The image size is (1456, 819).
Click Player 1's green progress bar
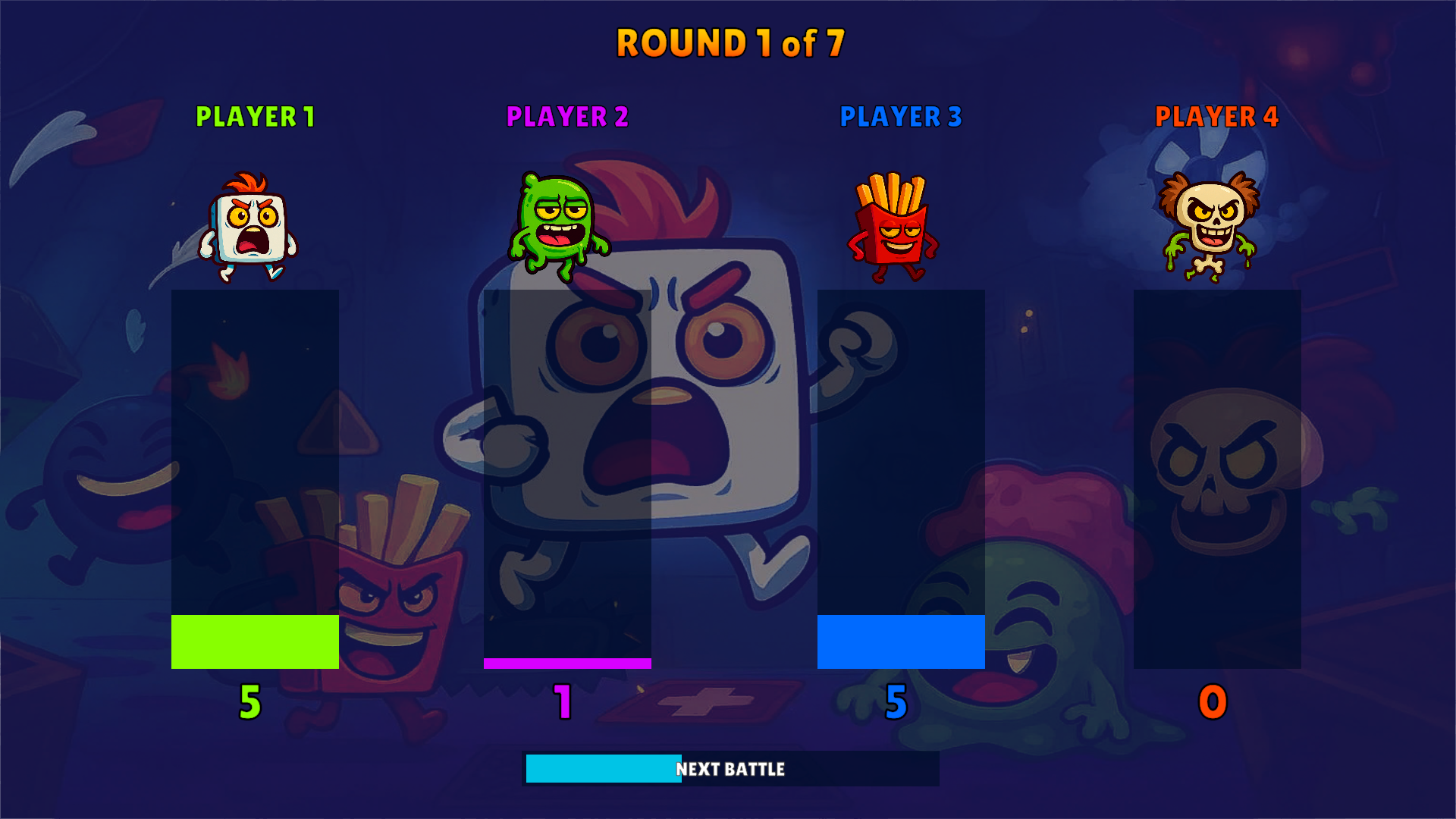(254, 642)
